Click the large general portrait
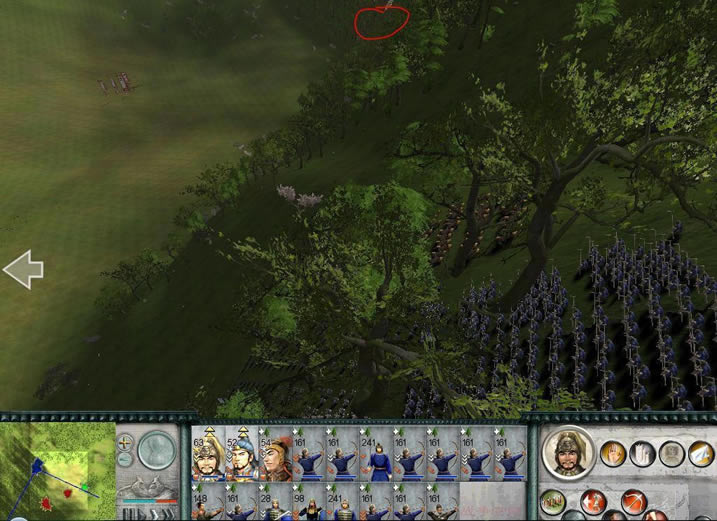The width and height of the screenshot is (717, 521). tap(568, 454)
